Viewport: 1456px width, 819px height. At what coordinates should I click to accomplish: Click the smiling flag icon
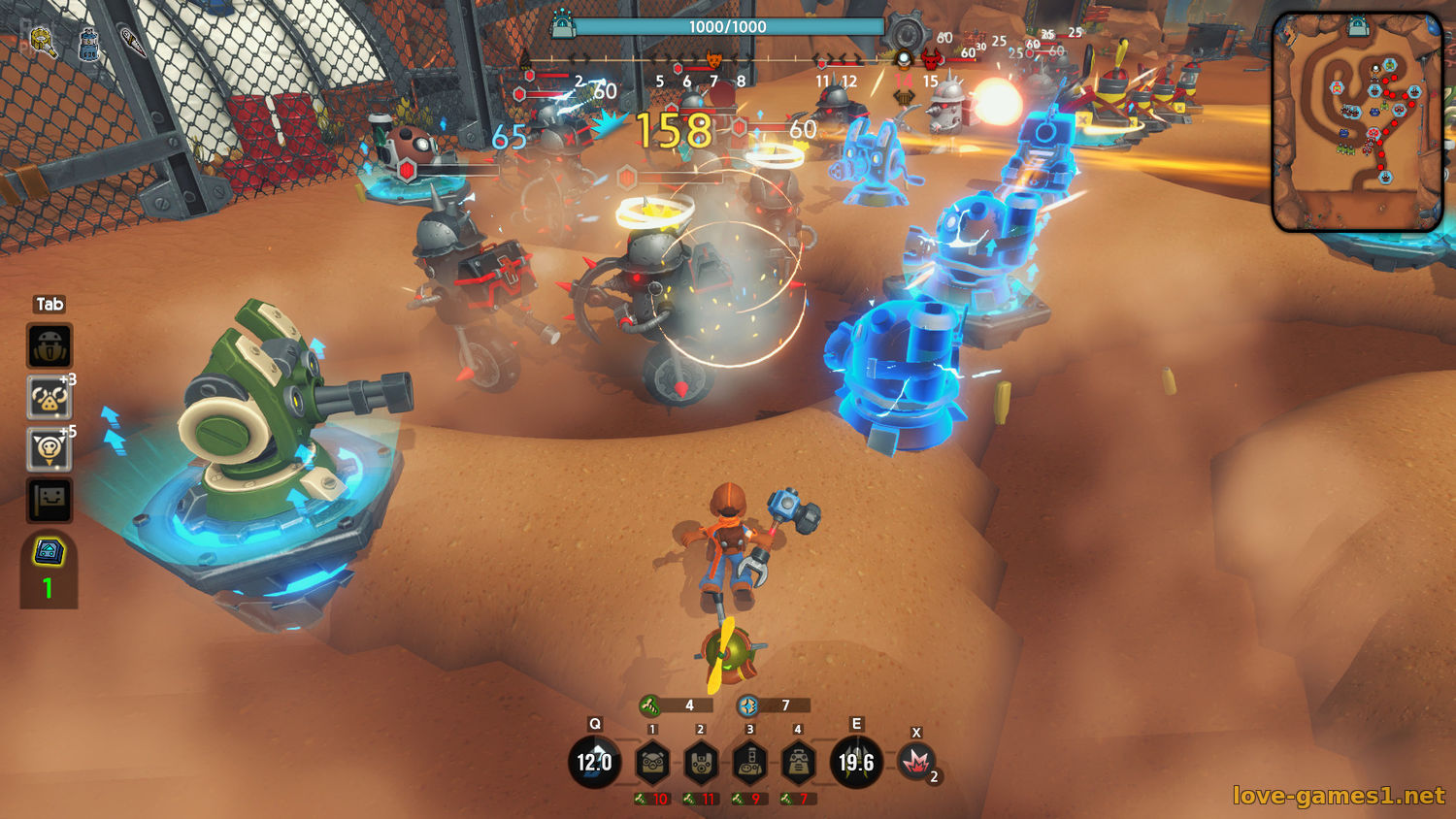(50, 501)
